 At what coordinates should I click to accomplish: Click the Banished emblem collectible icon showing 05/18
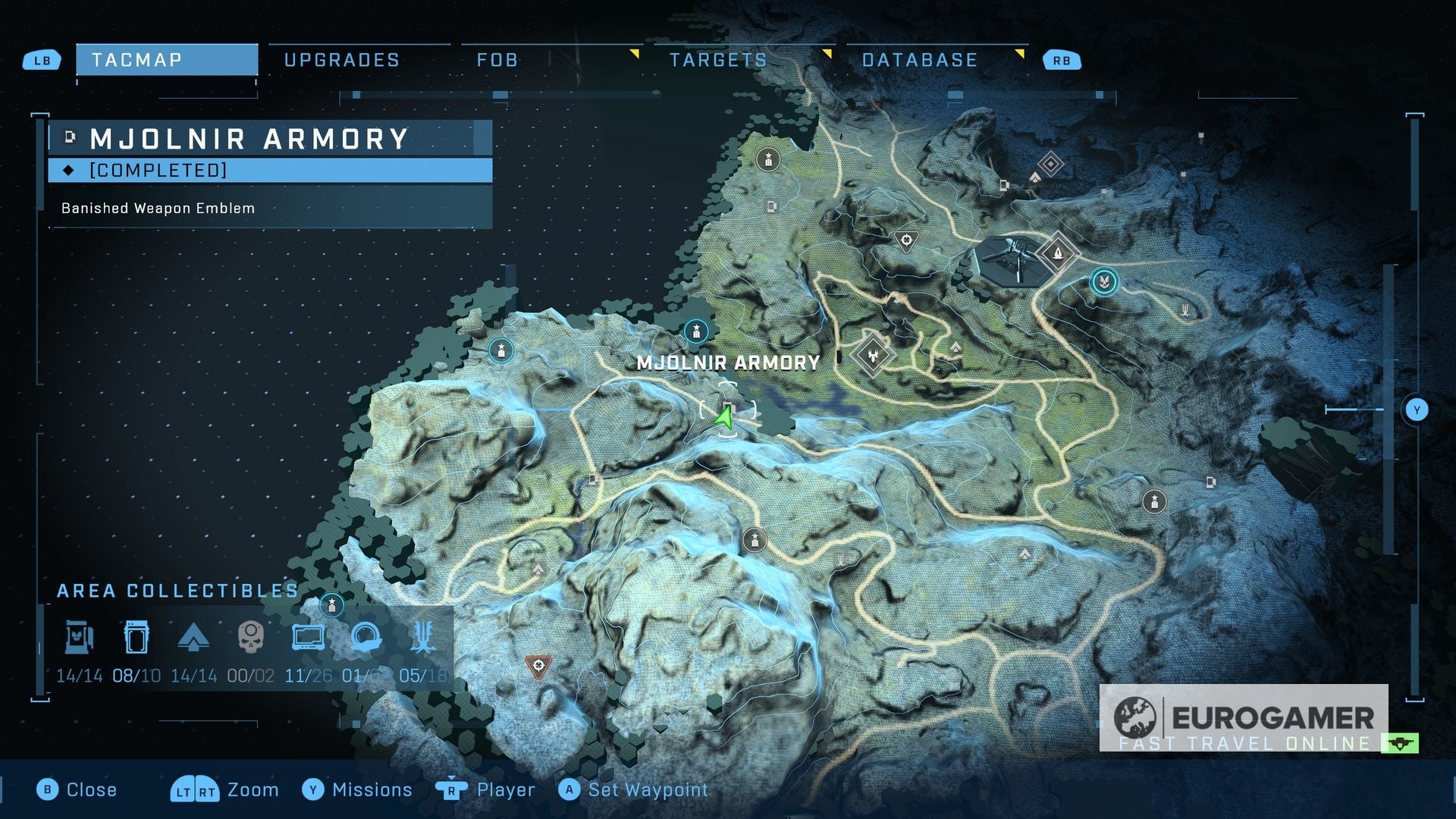pos(423,637)
